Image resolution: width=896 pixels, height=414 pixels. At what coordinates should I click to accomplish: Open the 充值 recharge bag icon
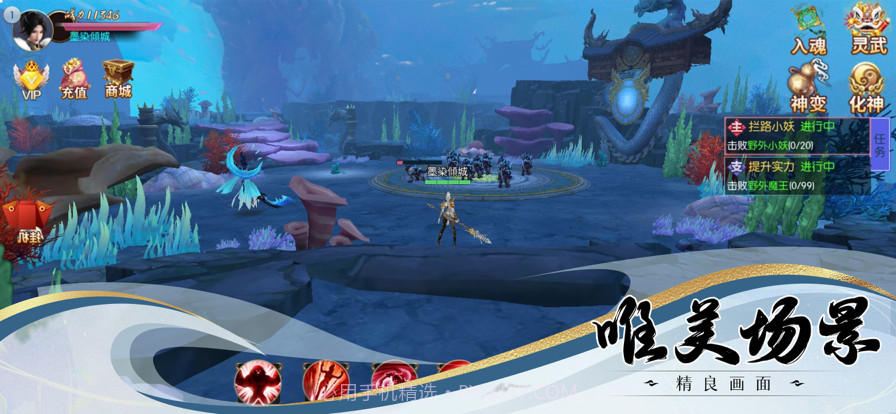tap(74, 79)
